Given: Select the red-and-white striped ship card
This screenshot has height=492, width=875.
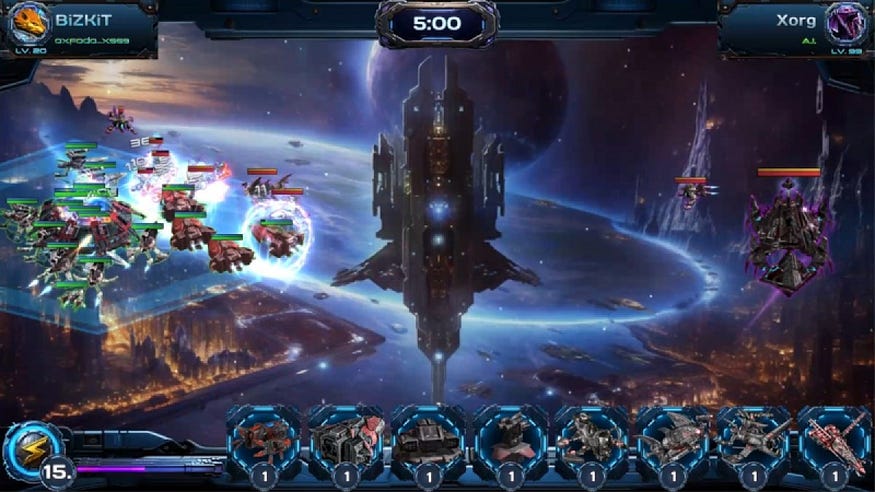Looking at the screenshot, I should tap(835, 440).
